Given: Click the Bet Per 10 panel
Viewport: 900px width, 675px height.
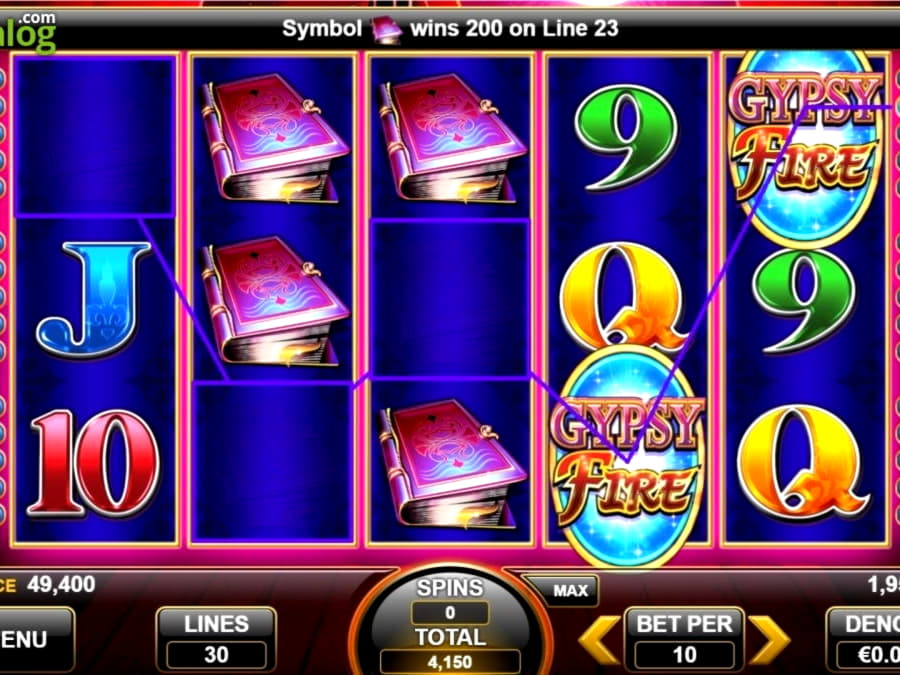Looking at the screenshot, I should pos(685,639).
